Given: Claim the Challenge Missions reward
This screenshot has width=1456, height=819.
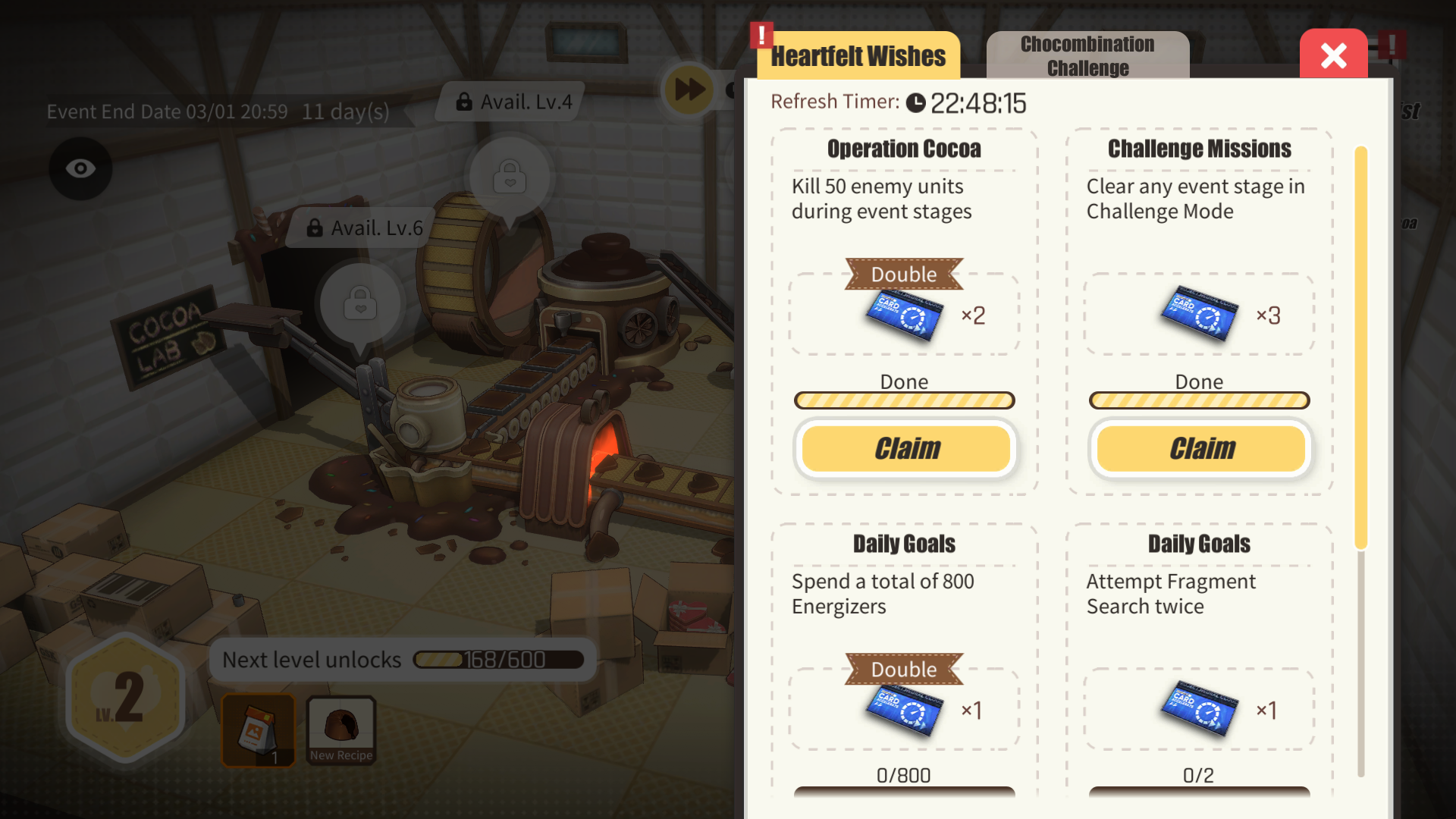Looking at the screenshot, I should pos(1200,448).
